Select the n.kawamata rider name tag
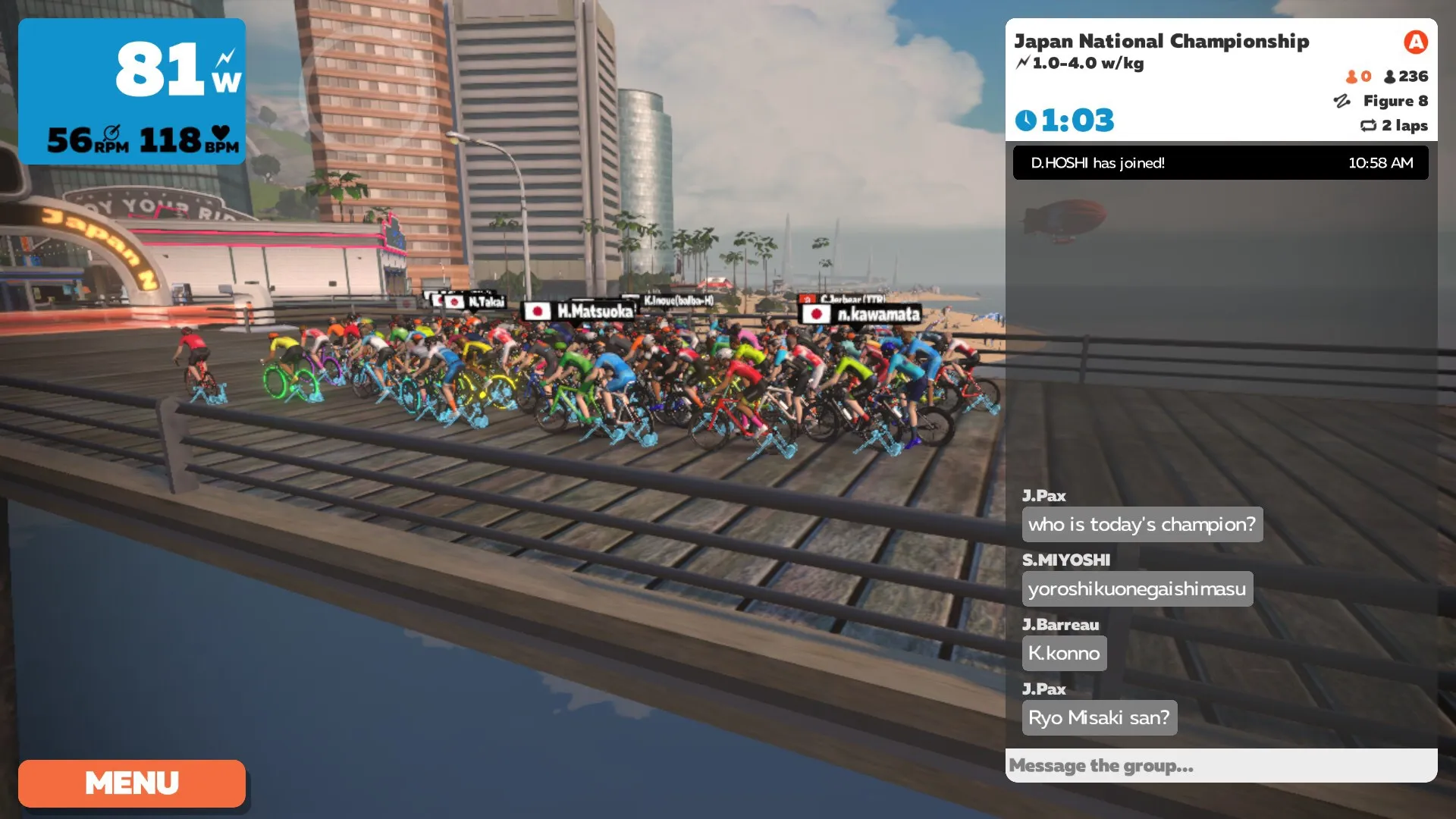The height and width of the screenshot is (819, 1456). (x=861, y=314)
